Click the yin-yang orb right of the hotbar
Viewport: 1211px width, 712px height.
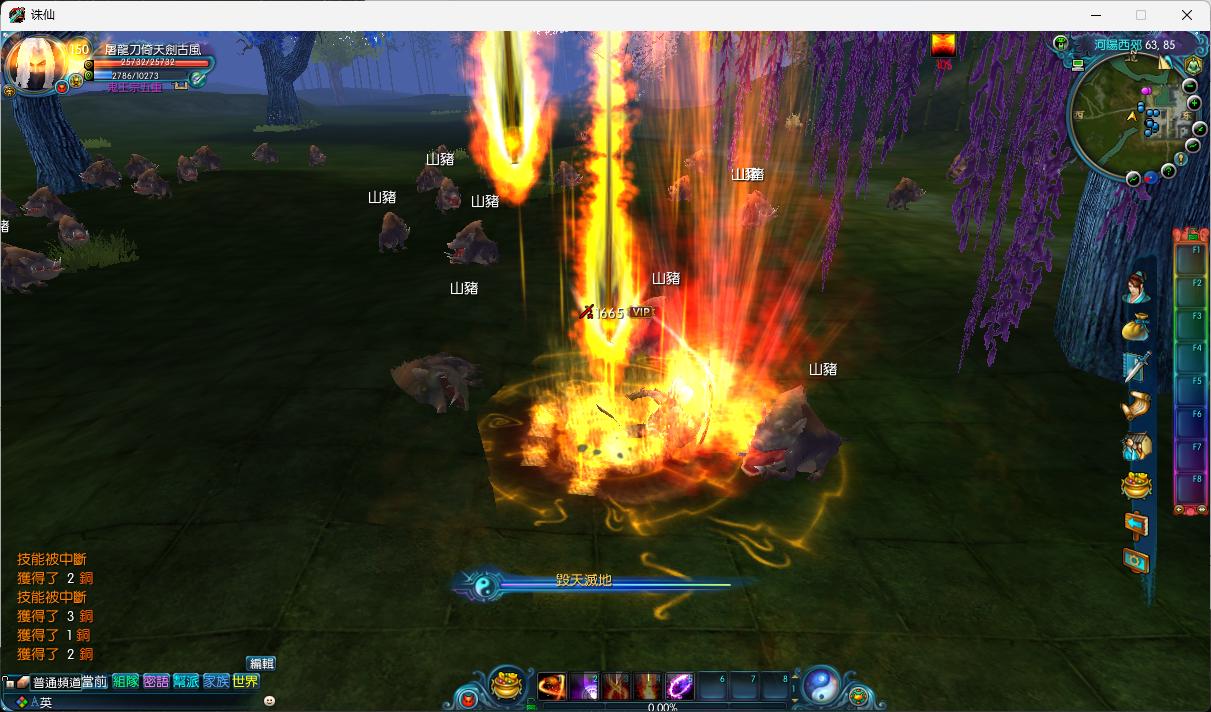[x=821, y=685]
